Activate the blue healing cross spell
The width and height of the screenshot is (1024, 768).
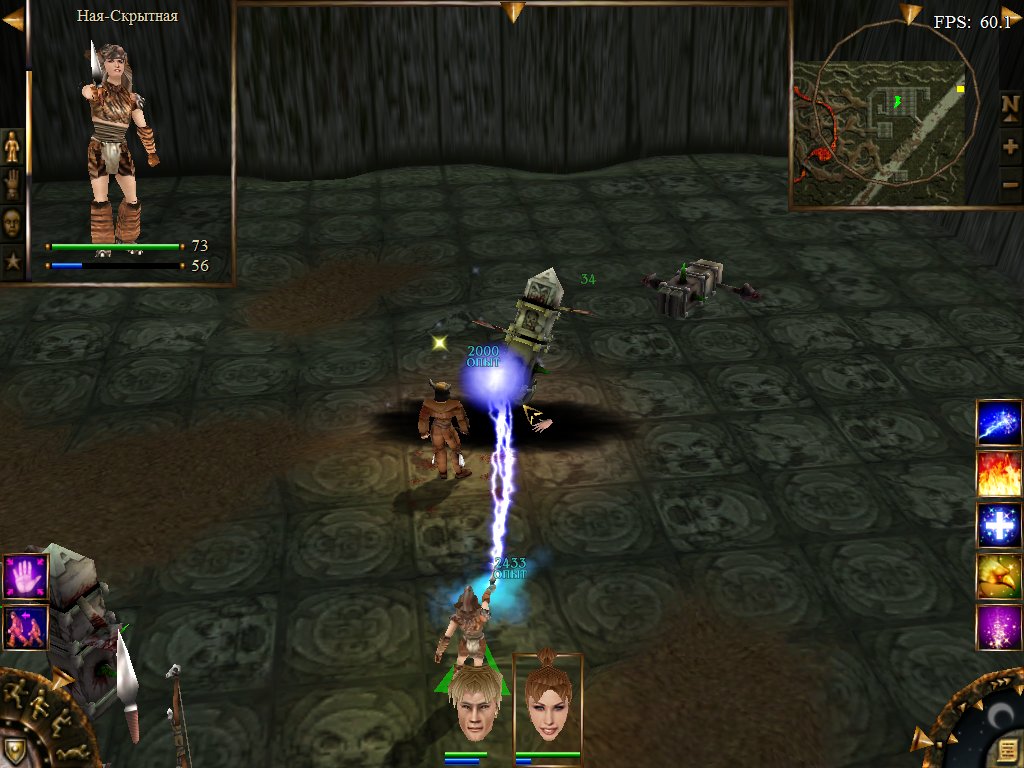click(999, 525)
